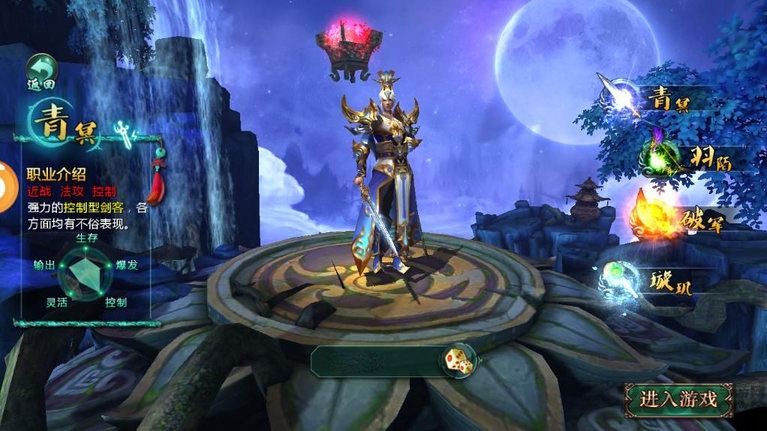Enter the game with 进入游戏 button
This screenshot has height=431, width=767.
(x=679, y=399)
